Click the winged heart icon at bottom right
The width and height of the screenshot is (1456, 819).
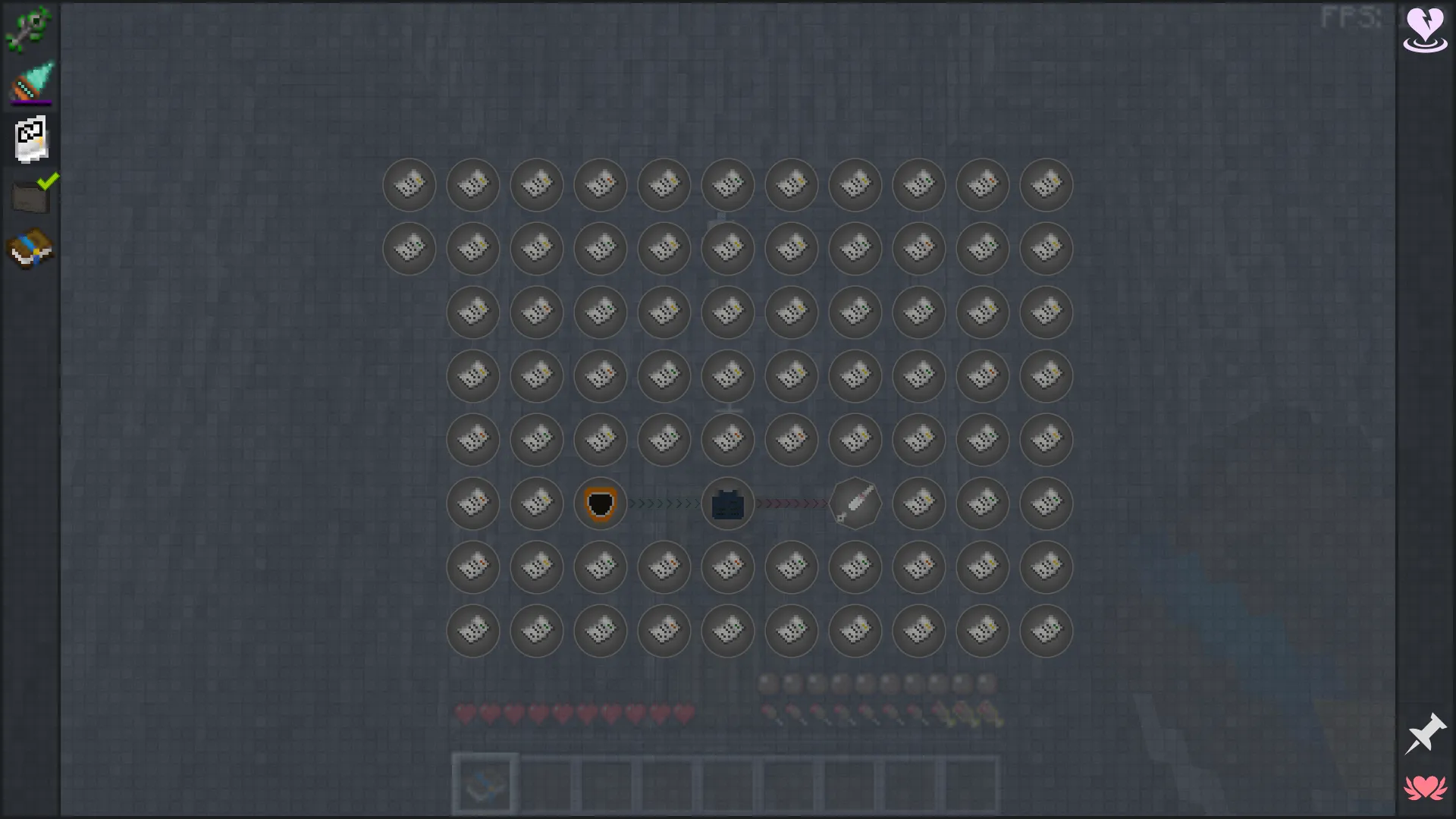(x=1426, y=789)
